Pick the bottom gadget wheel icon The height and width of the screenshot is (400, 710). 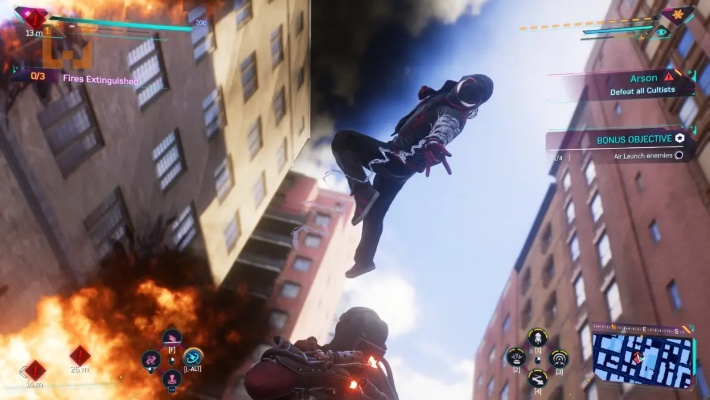point(537,376)
